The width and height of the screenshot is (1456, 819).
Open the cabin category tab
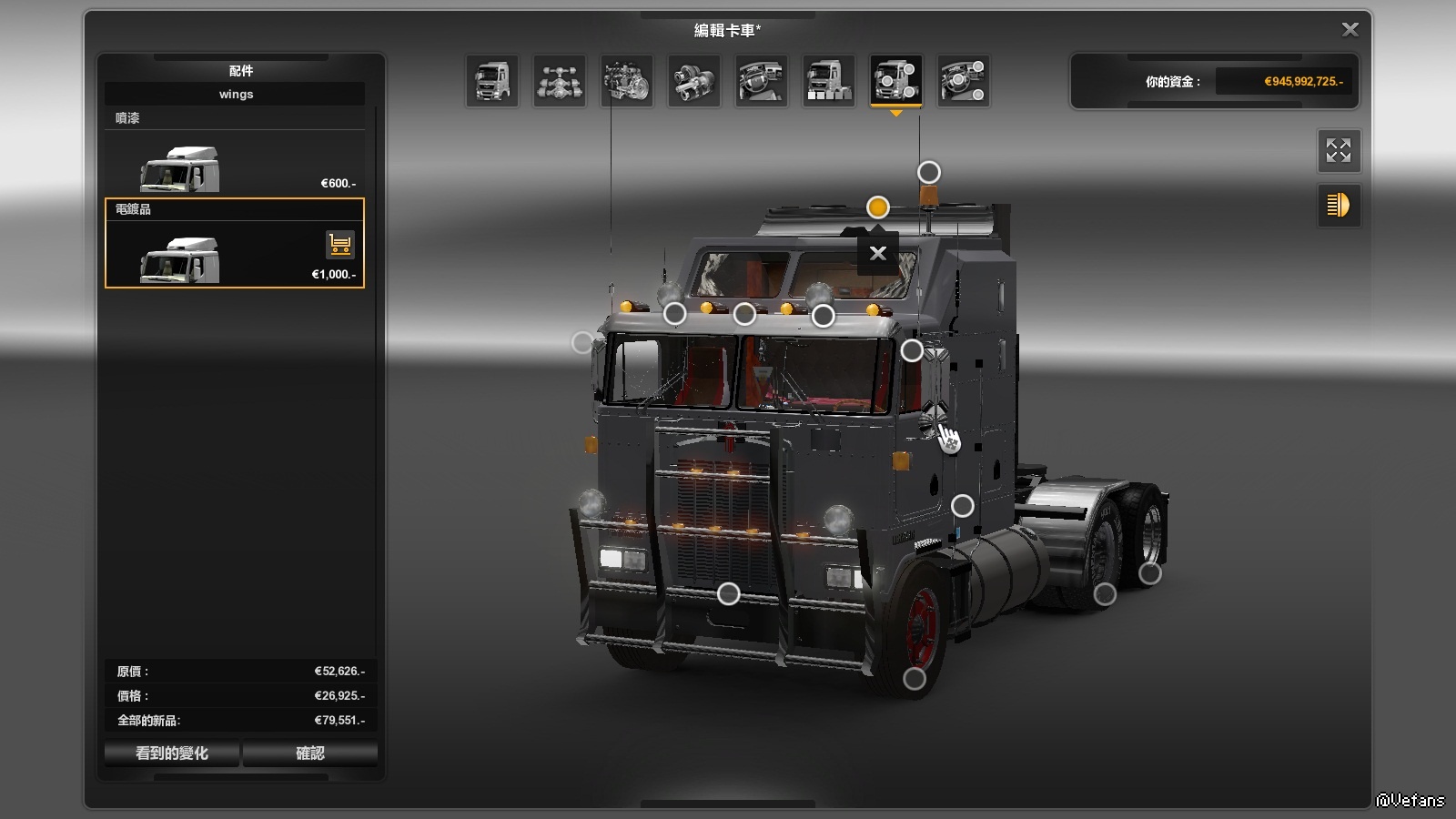[492, 81]
